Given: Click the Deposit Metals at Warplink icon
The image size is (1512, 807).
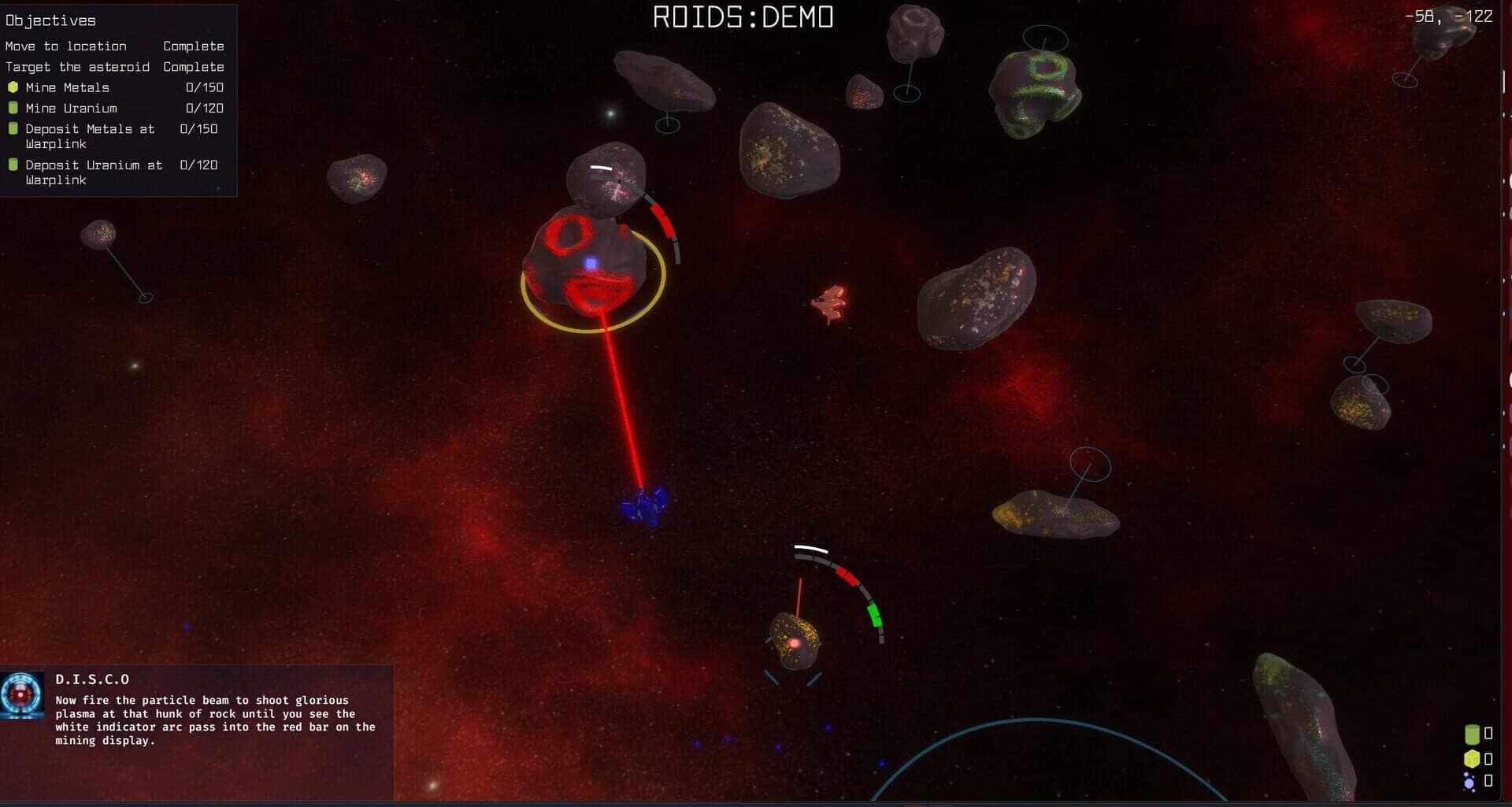Looking at the screenshot, I should [13, 128].
